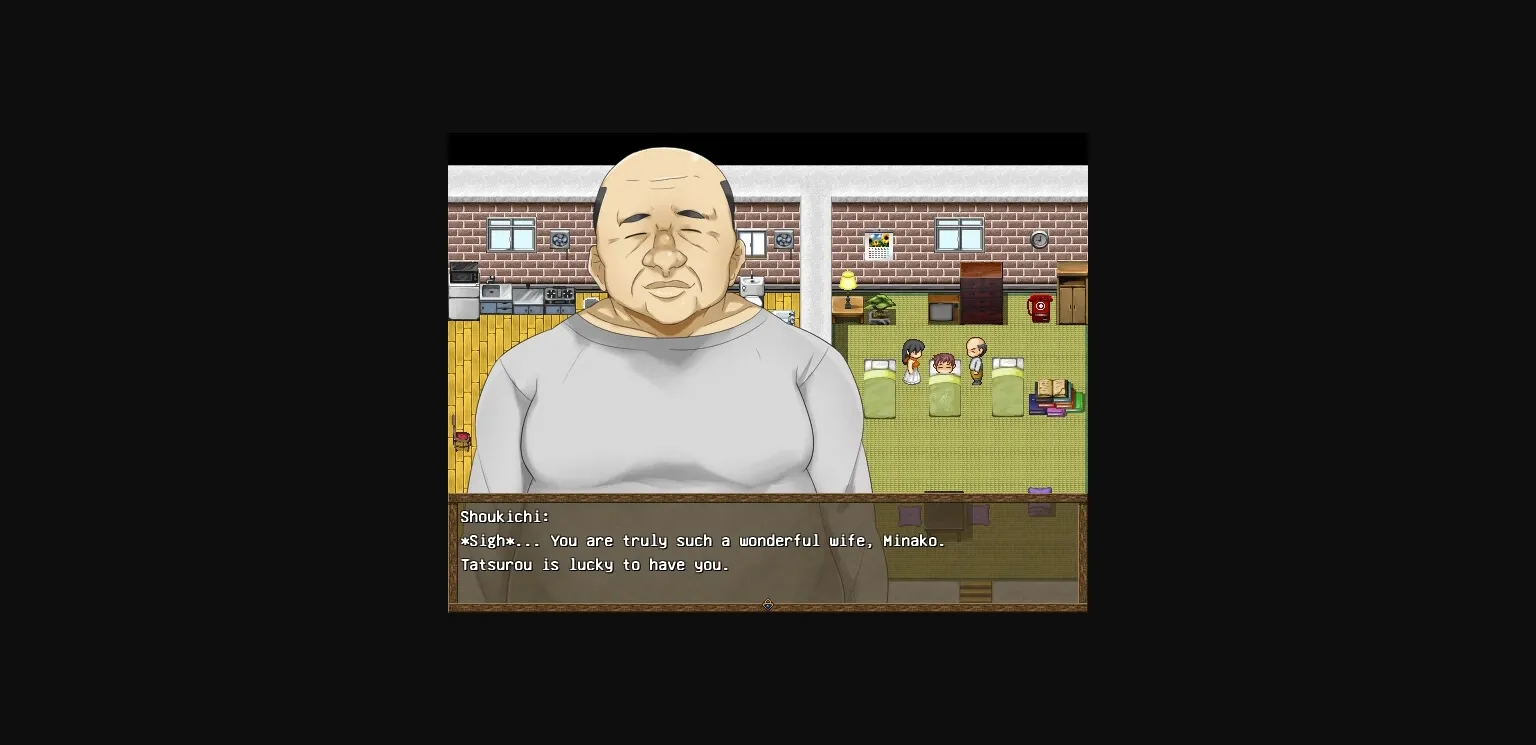
Task: Click the Shoukichi name label in dialogue
Action: click(505, 516)
